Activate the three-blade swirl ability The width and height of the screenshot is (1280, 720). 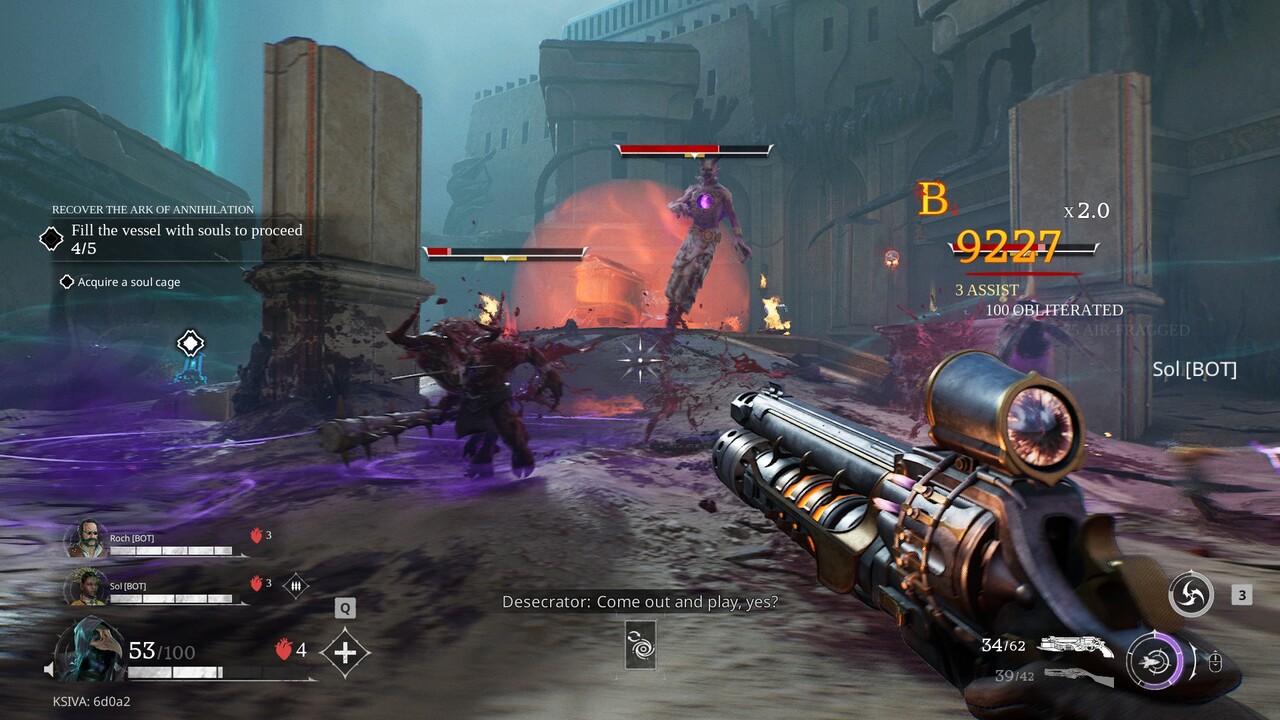click(1191, 595)
